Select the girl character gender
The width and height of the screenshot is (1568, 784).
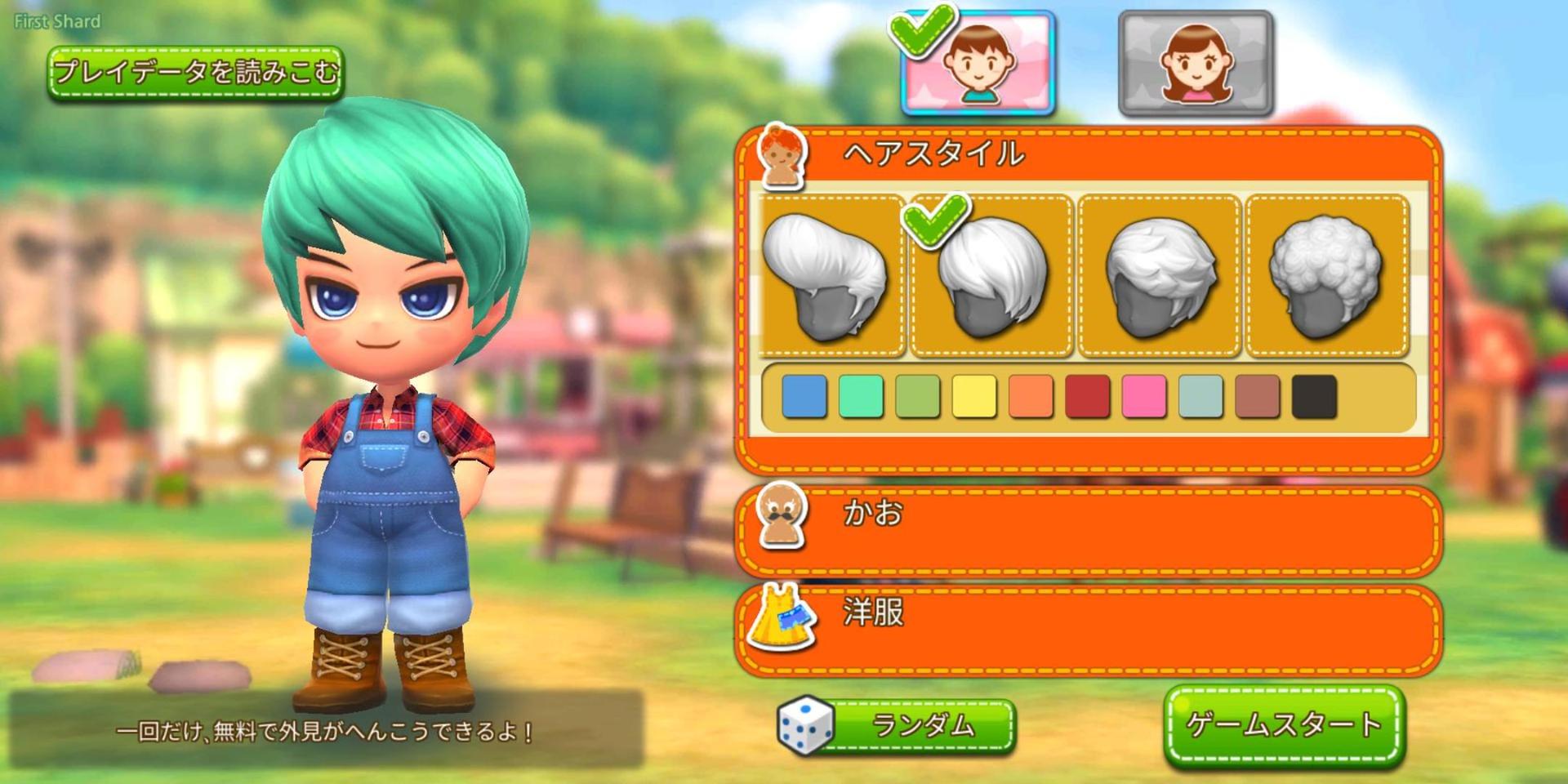coord(1196,64)
